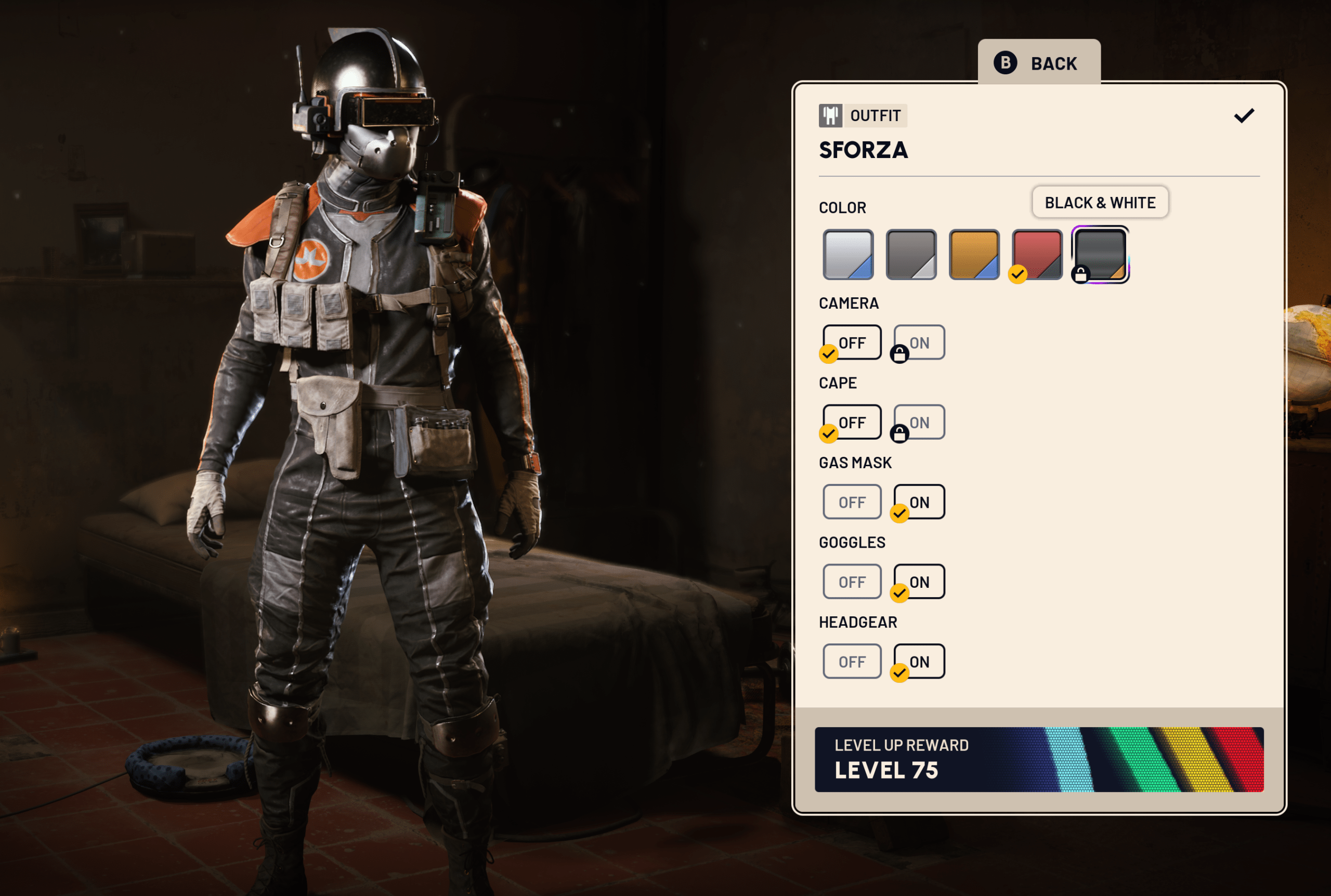This screenshot has height=896, width=1331.
Task: Choose the locked Black & White swatch
Action: tap(1100, 255)
